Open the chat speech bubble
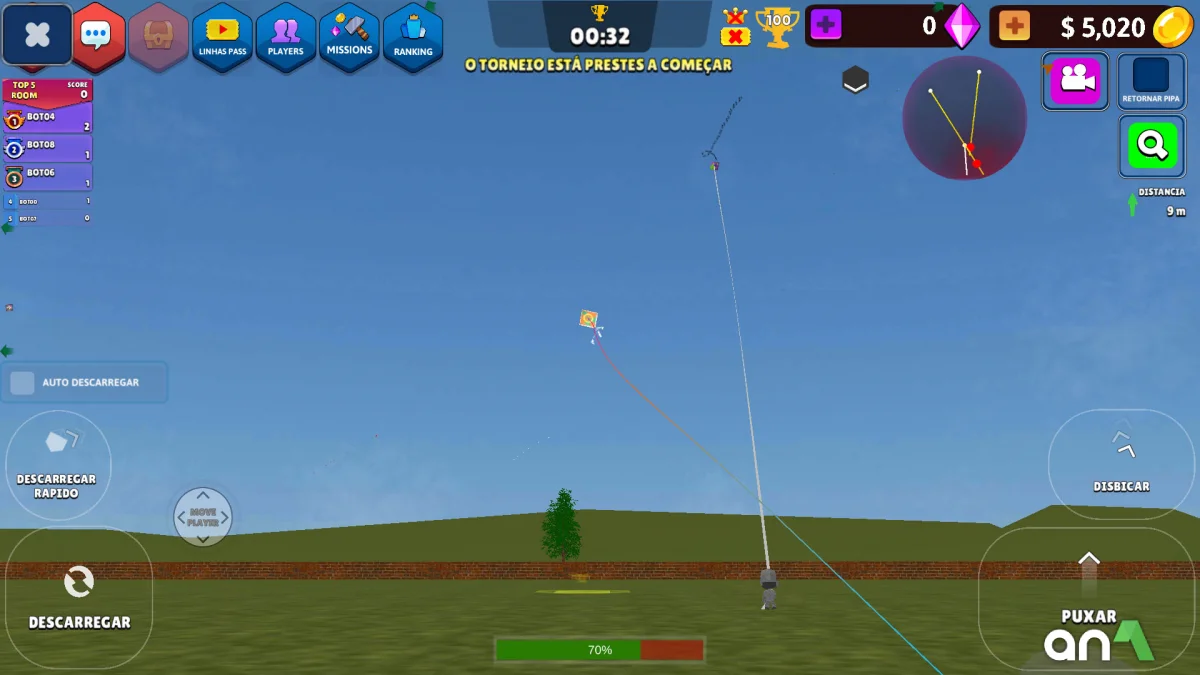 click(x=96, y=35)
